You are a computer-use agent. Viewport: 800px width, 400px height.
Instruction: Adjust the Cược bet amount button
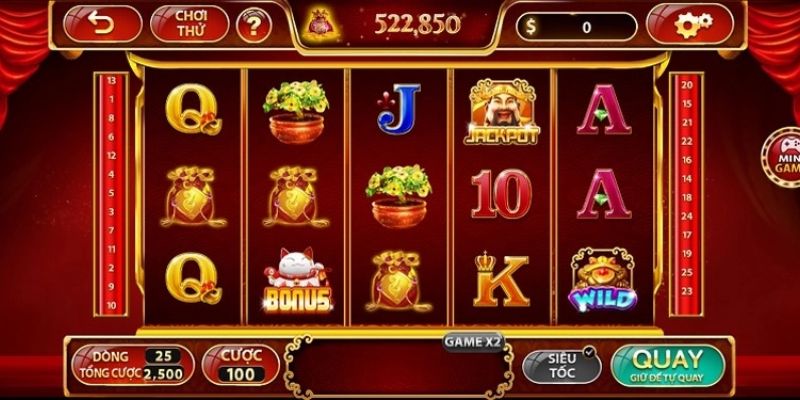[239, 365]
